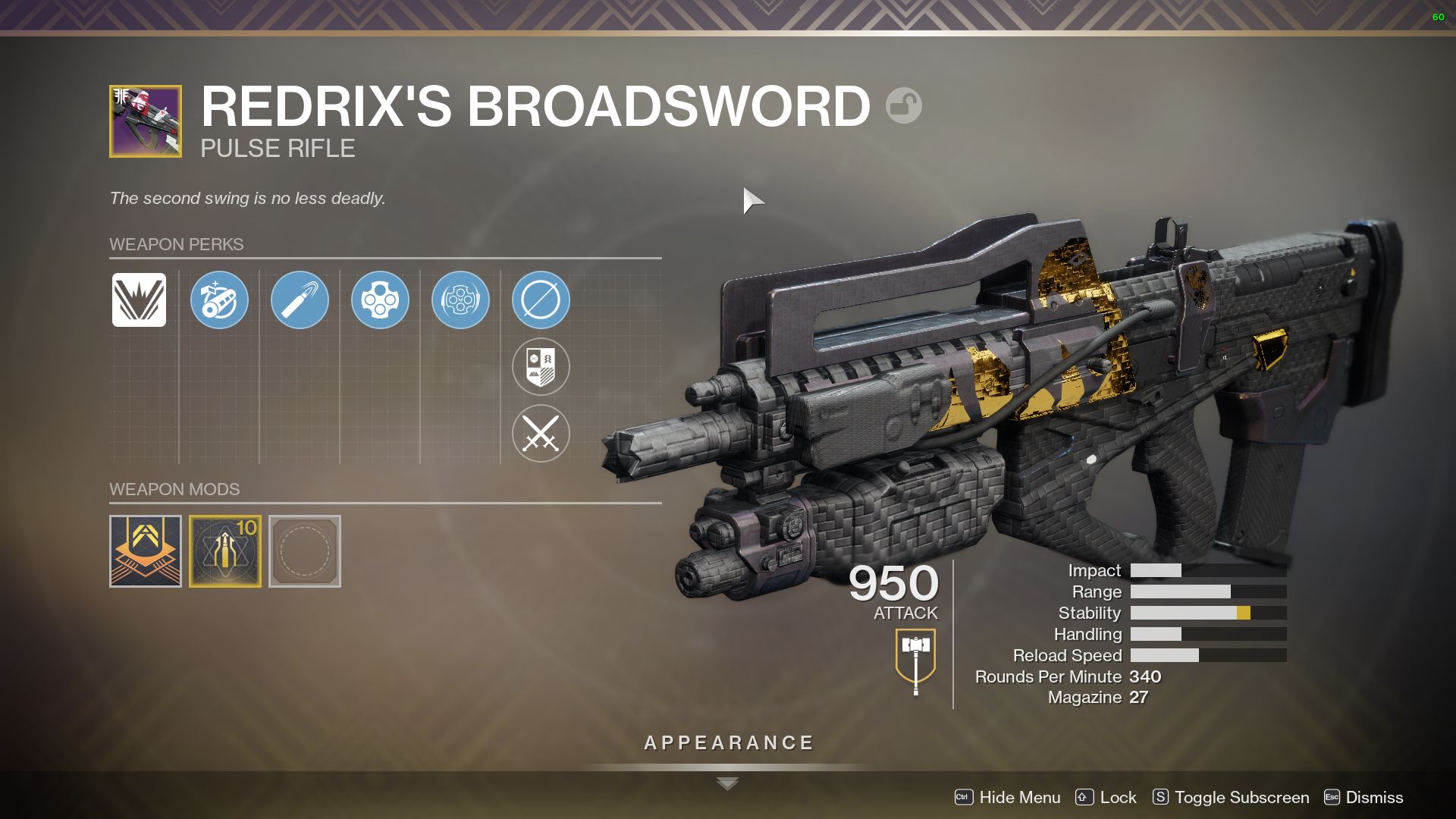Click the Dismiss button
This screenshot has height=819, width=1456.
pos(1363,797)
